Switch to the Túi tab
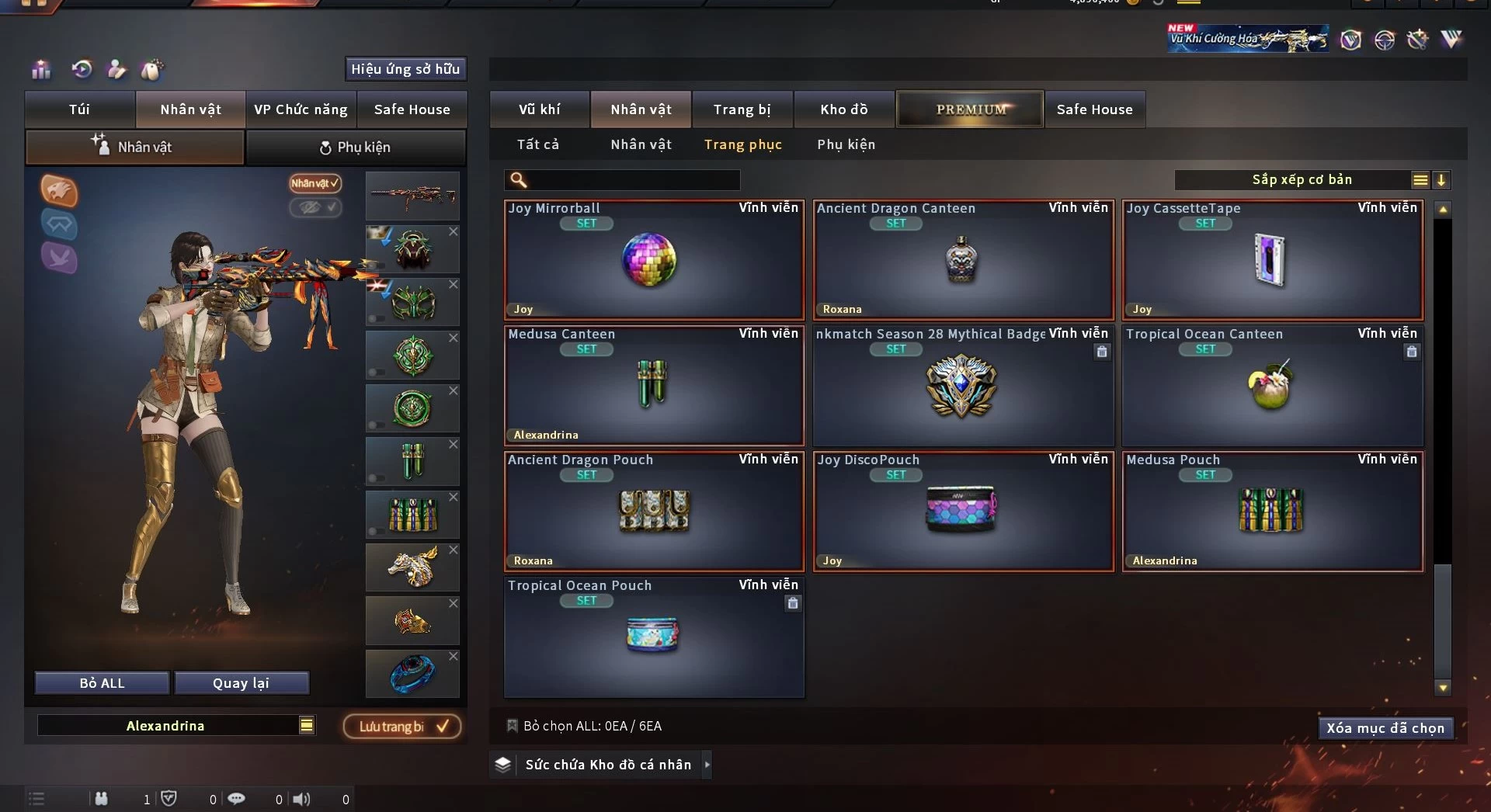Image resolution: width=1491 pixels, height=812 pixels. [79, 109]
